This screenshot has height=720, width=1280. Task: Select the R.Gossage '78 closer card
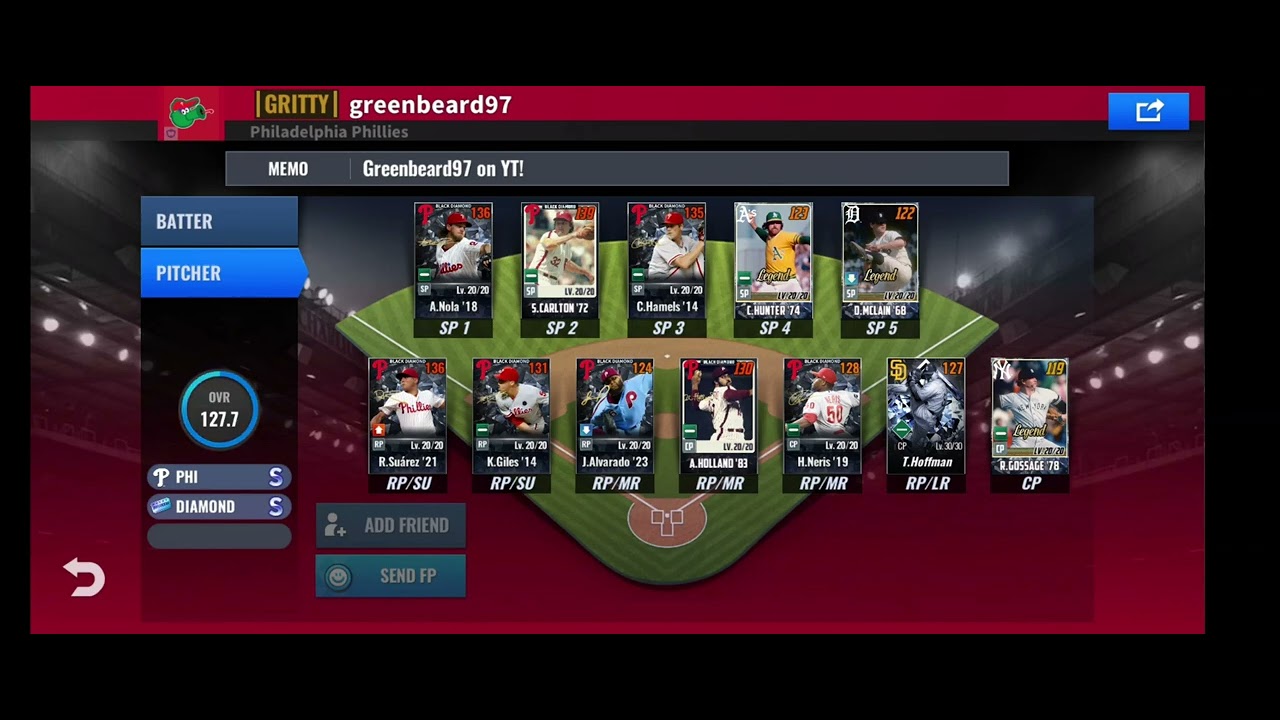[1030, 415]
